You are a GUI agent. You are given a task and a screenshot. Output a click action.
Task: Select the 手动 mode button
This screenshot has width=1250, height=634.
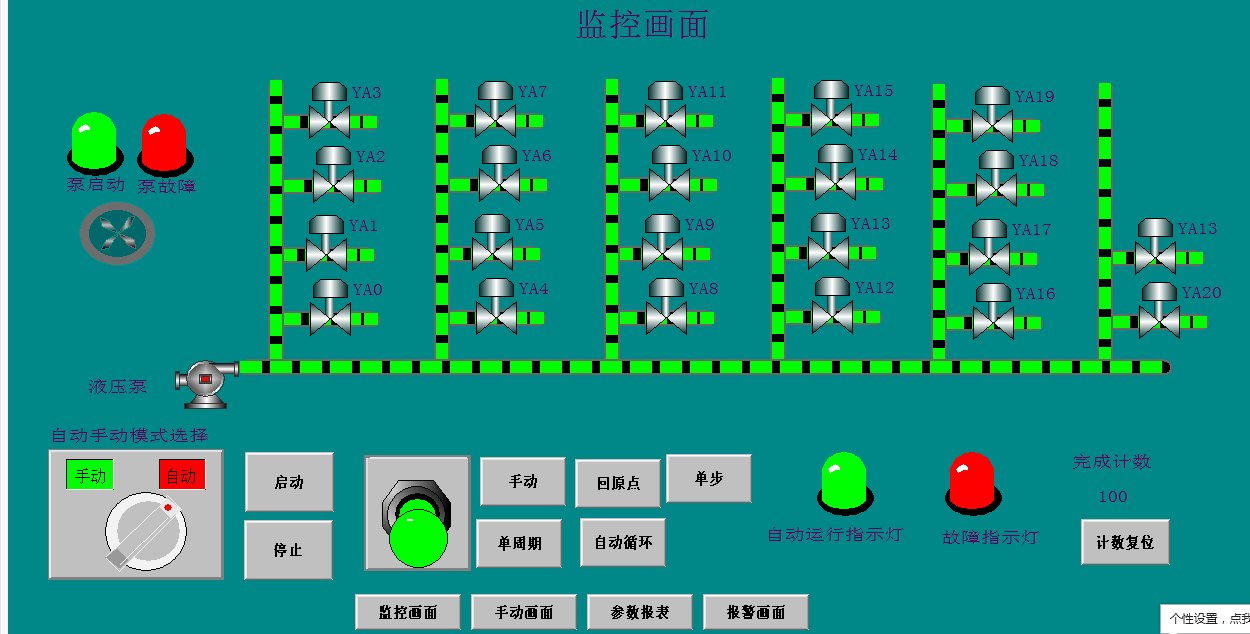click(x=523, y=482)
